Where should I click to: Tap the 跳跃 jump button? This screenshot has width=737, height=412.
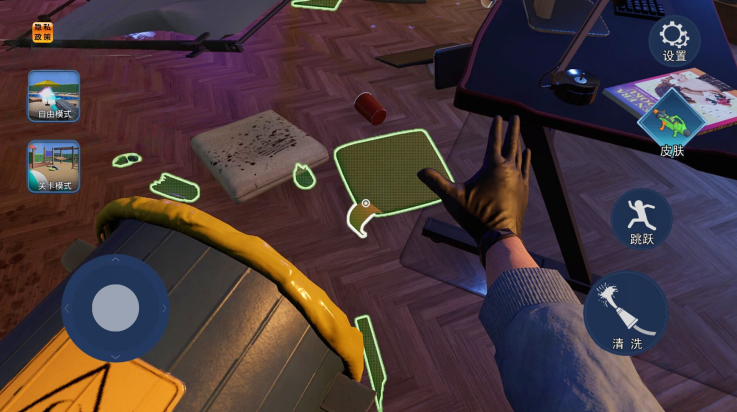pos(641,218)
